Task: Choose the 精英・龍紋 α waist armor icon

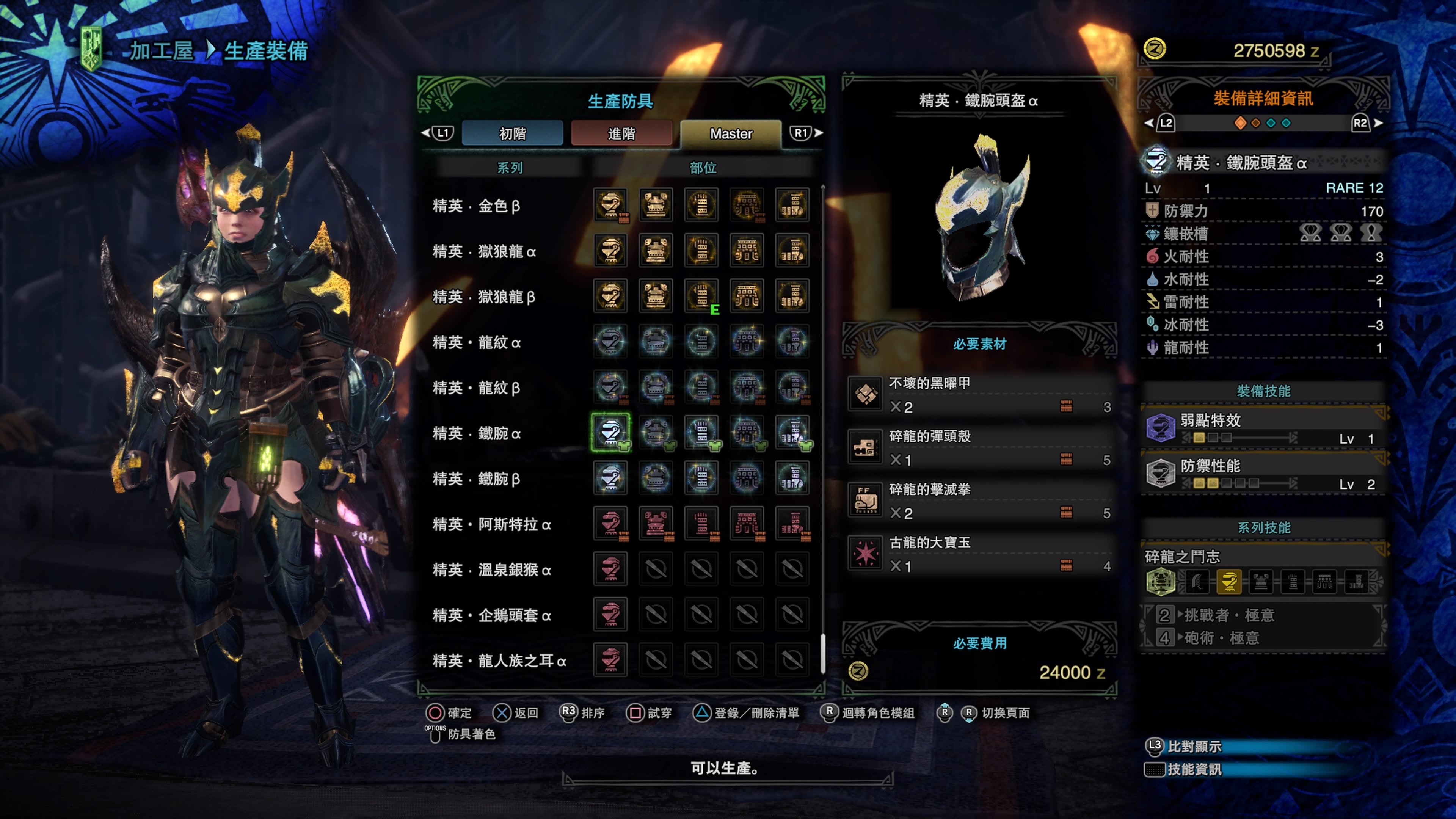Action: tap(747, 341)
